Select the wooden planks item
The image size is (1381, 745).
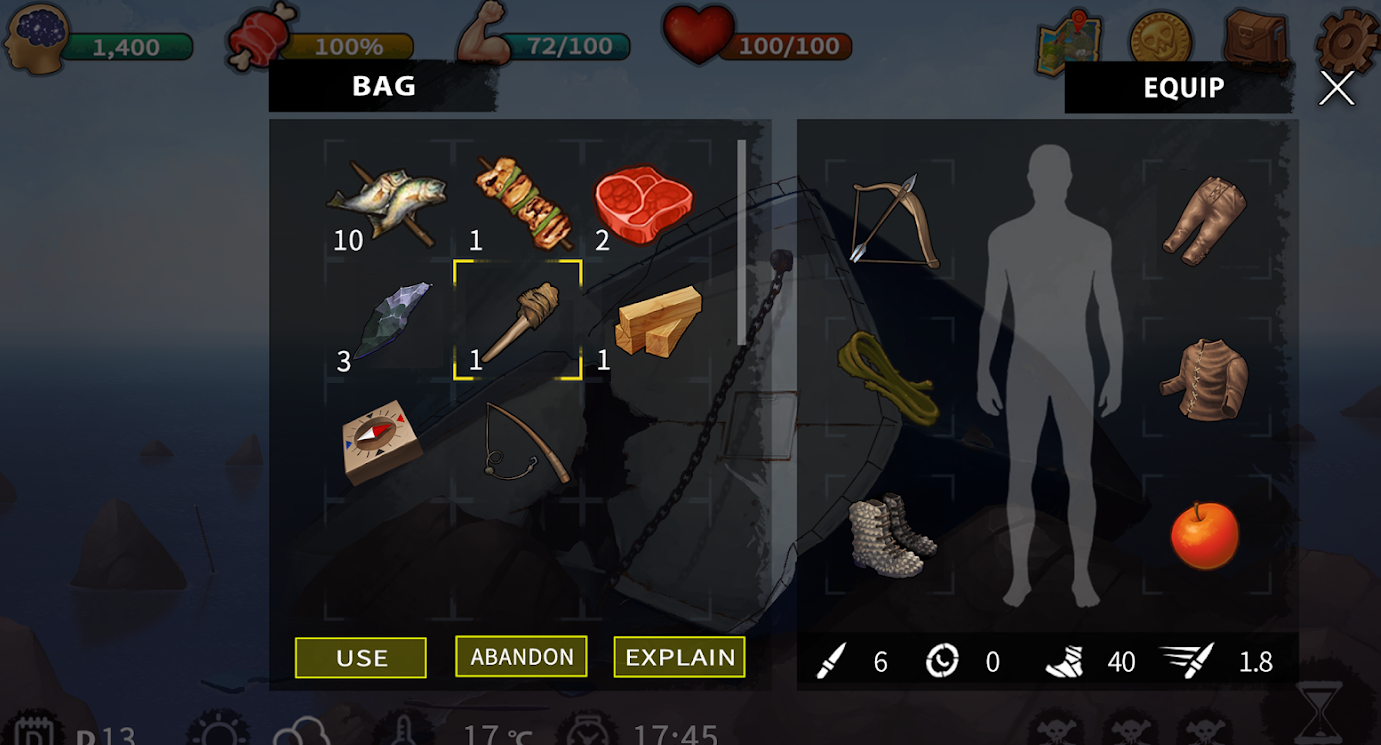[656, 320]
